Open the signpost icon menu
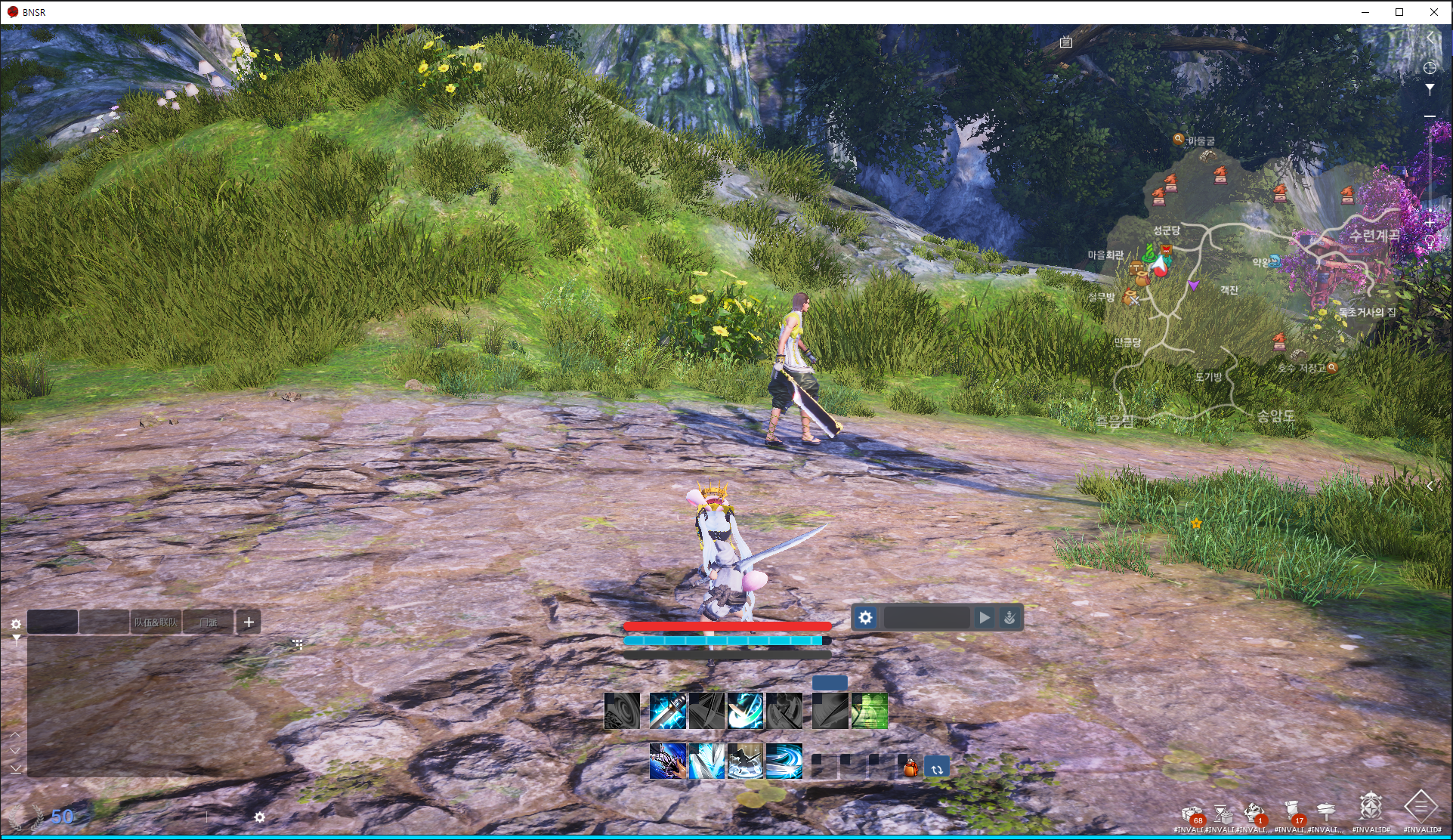The width and height of the screenshot is (1453, 840). pos(1326,811)
